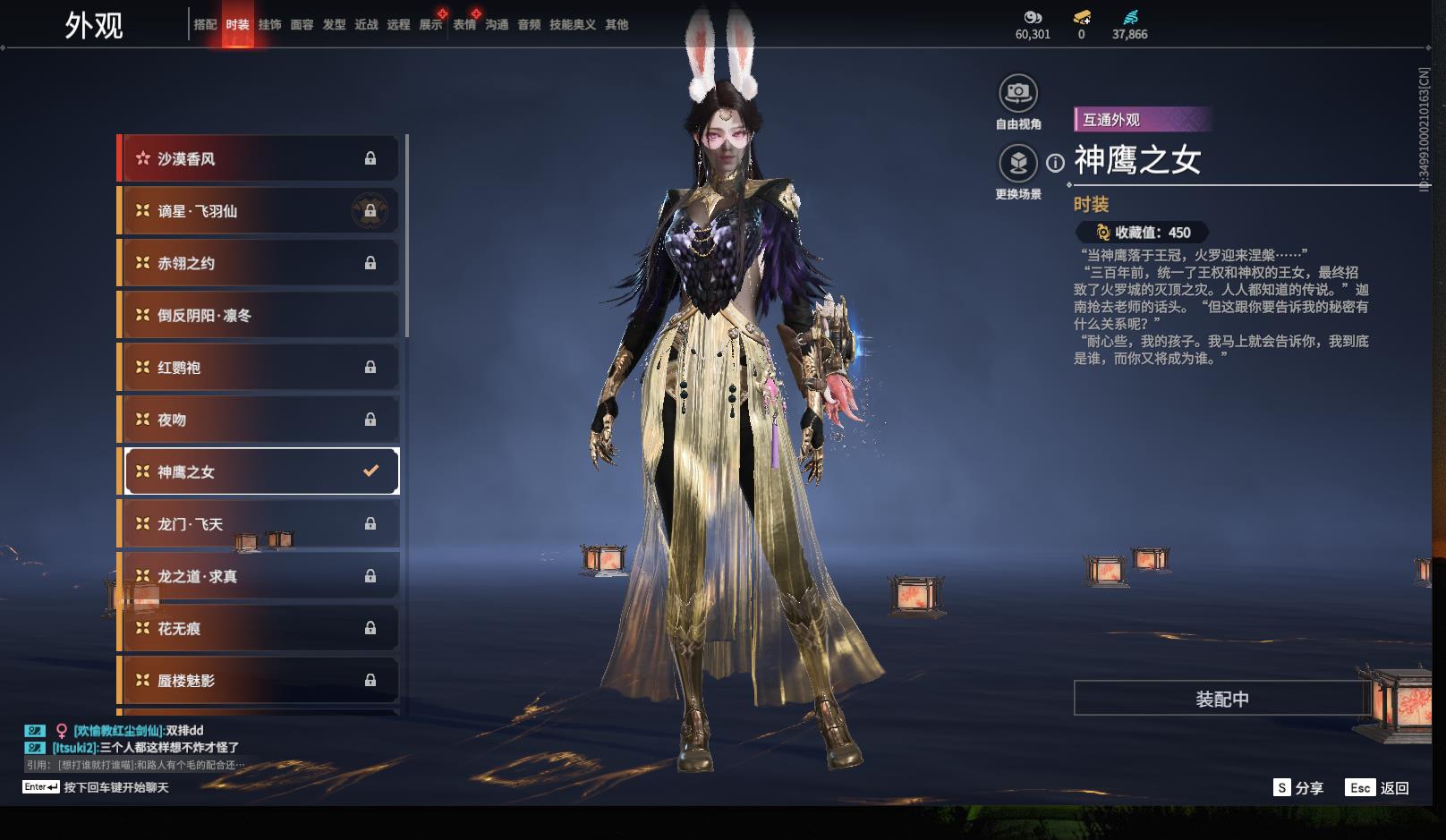The width and height of the screenshot is (1446, 840).
Task: Choose the 红鹦袍 outfit entry
Action: (259, 368)
